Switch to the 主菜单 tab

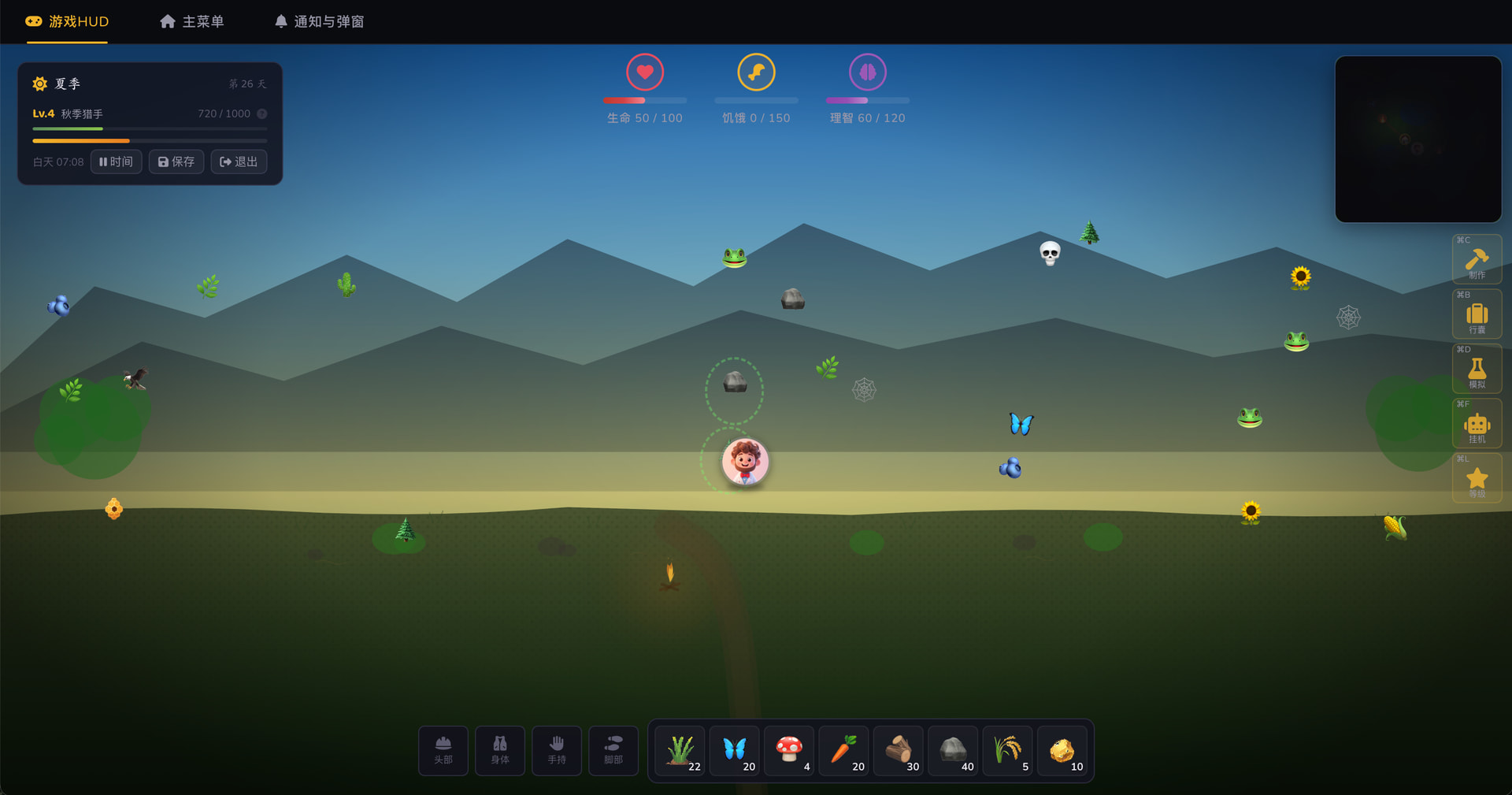[192, 21]
